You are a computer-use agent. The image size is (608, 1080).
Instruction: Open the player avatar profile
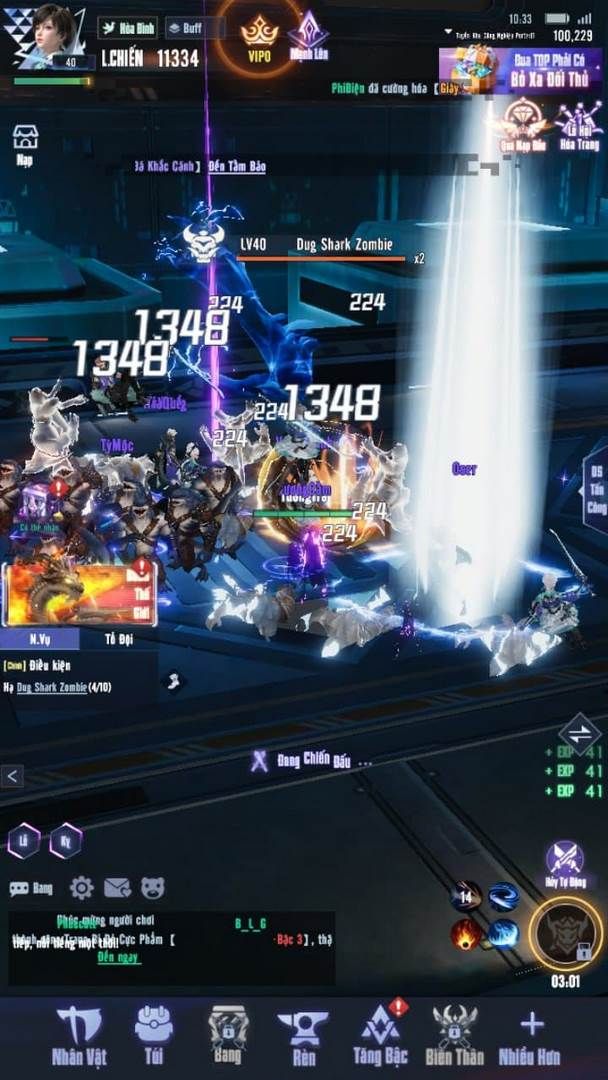[42, 34]
